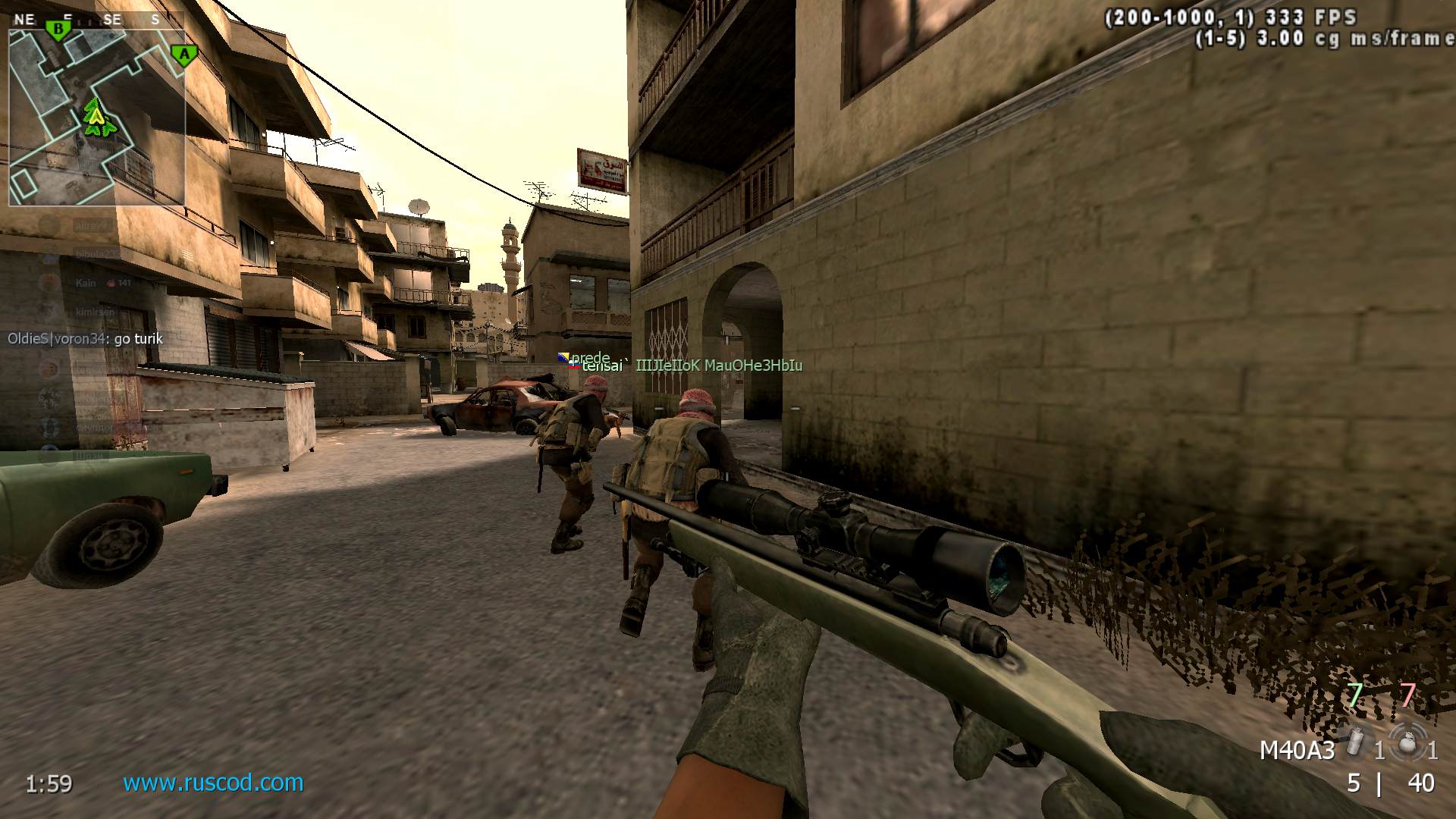Click the chat message from OldieS|voron34
This screenshot has height=819, width=1456.
pyautogui.click(x=83, y=339)
